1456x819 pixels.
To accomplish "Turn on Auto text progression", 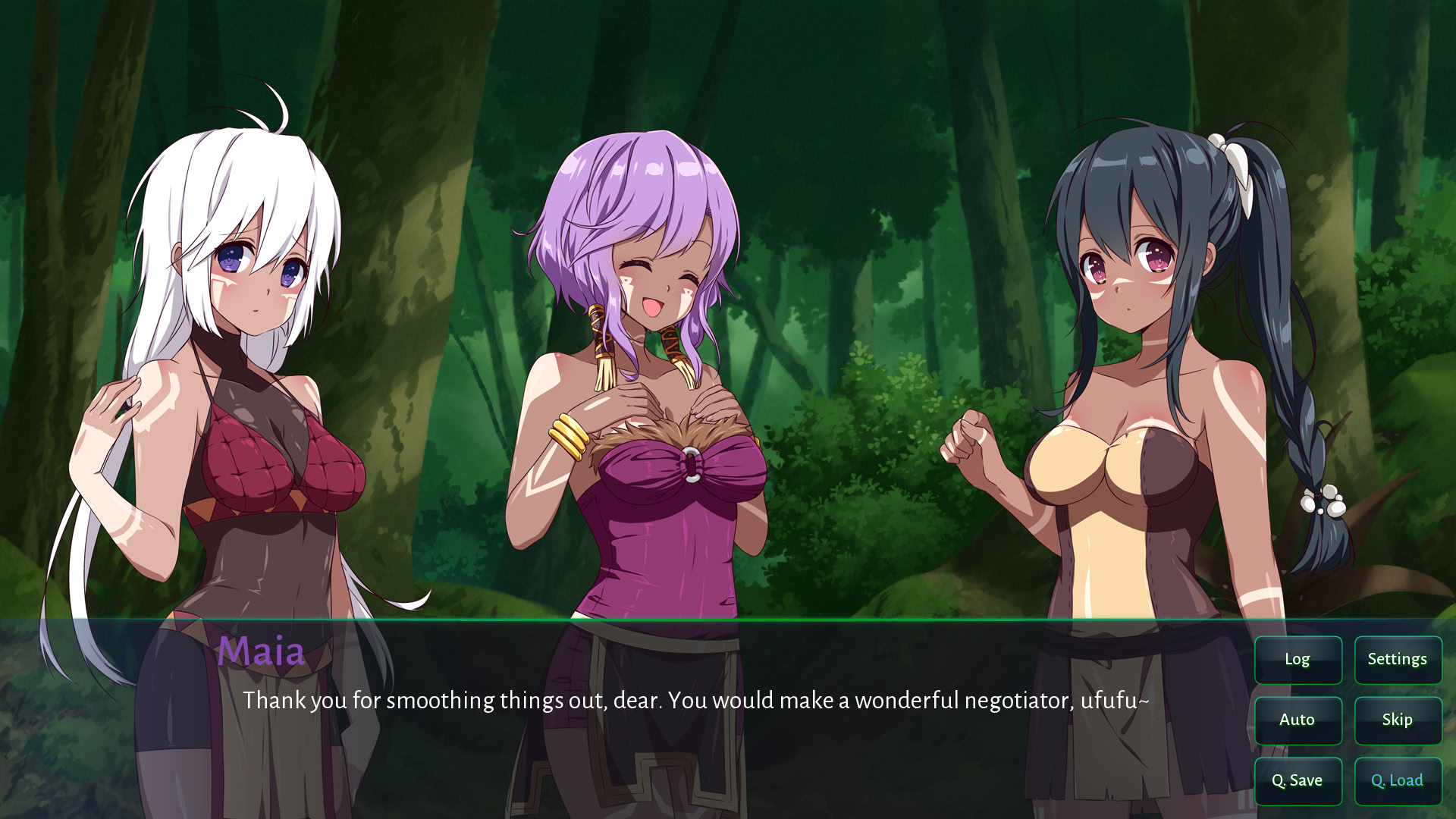I will pyautogui.click(x=1298, y=720).
